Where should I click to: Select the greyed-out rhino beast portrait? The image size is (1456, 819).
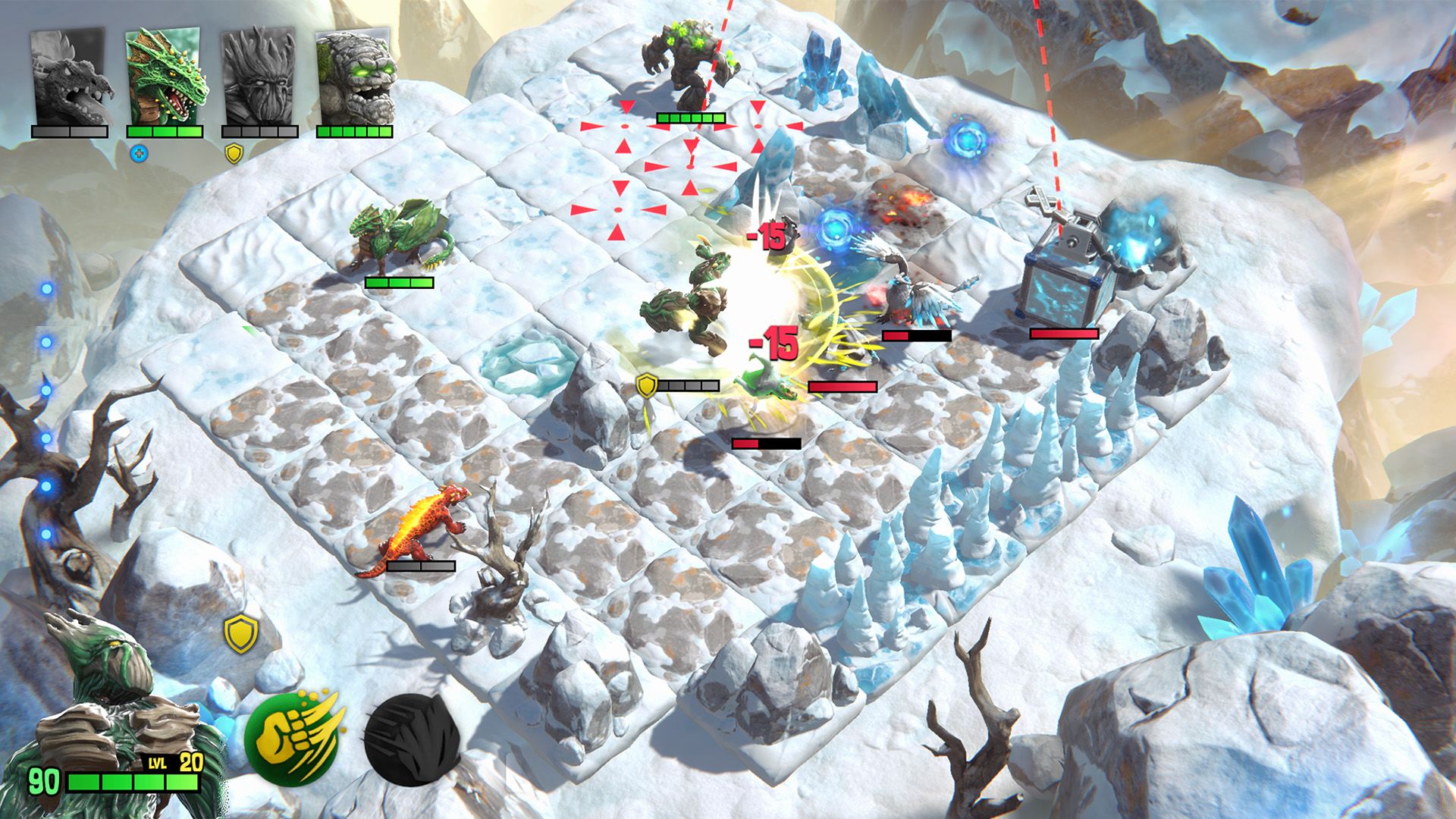70,77
